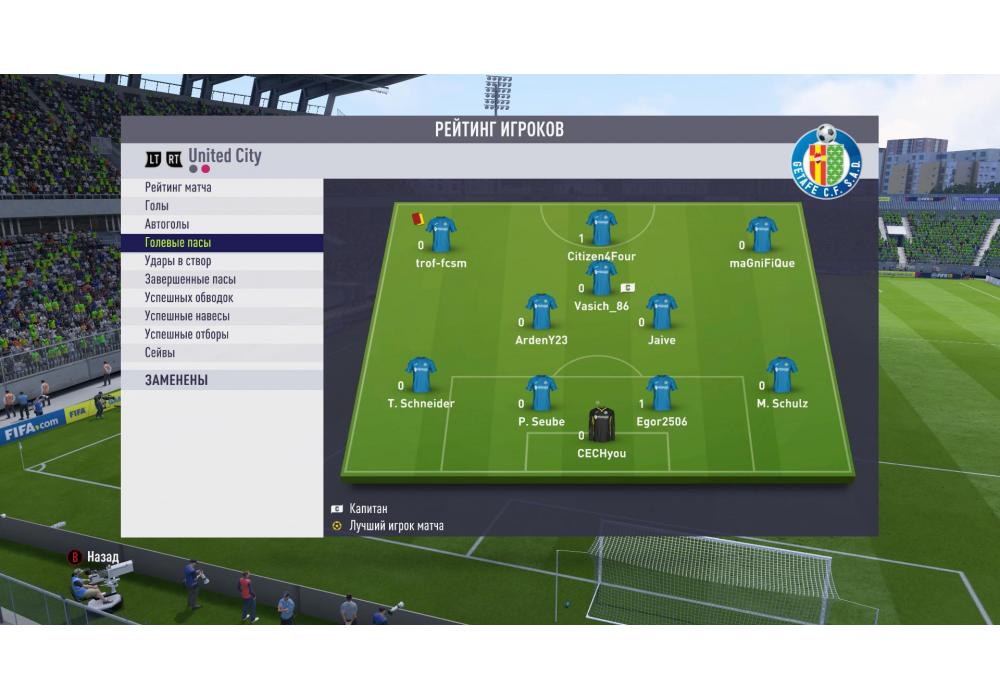Select goalkeeper CECHyou

601,426
